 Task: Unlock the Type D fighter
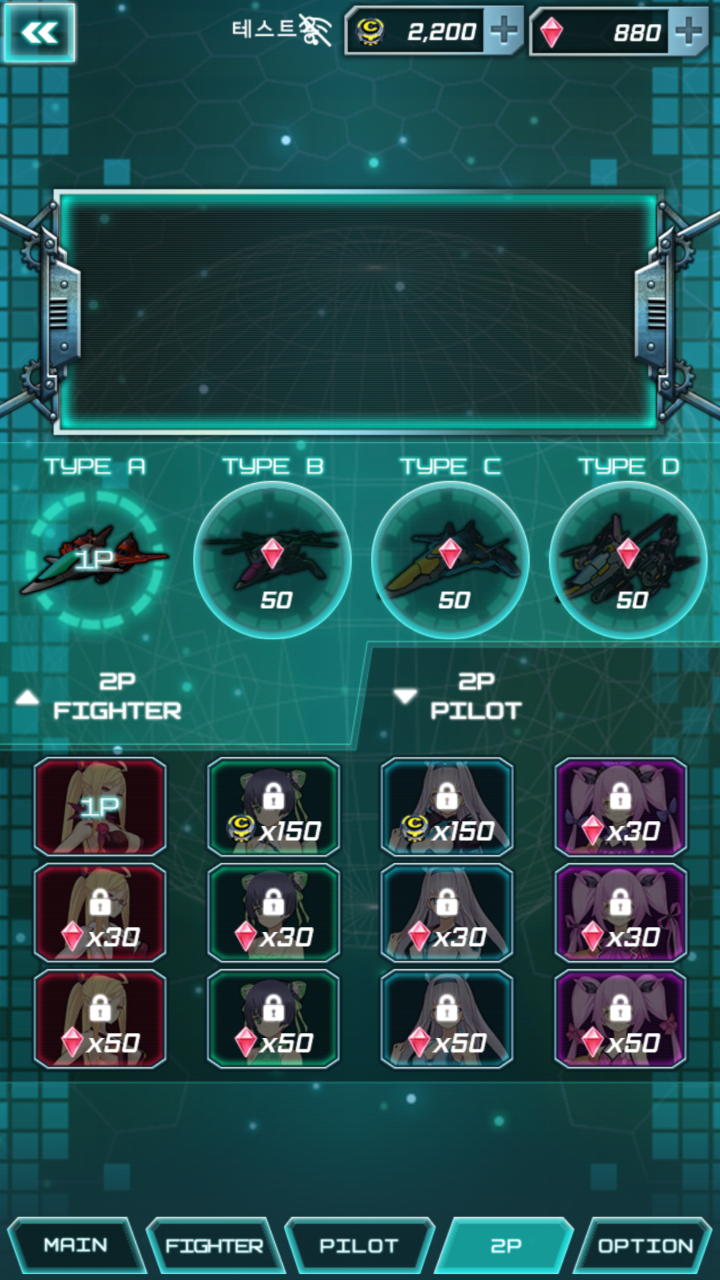point(628,560)
